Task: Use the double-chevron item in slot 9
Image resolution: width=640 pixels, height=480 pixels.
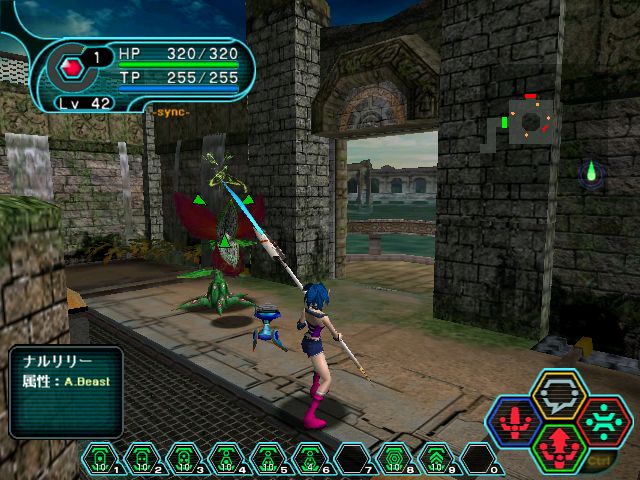Action: (436, 458)
